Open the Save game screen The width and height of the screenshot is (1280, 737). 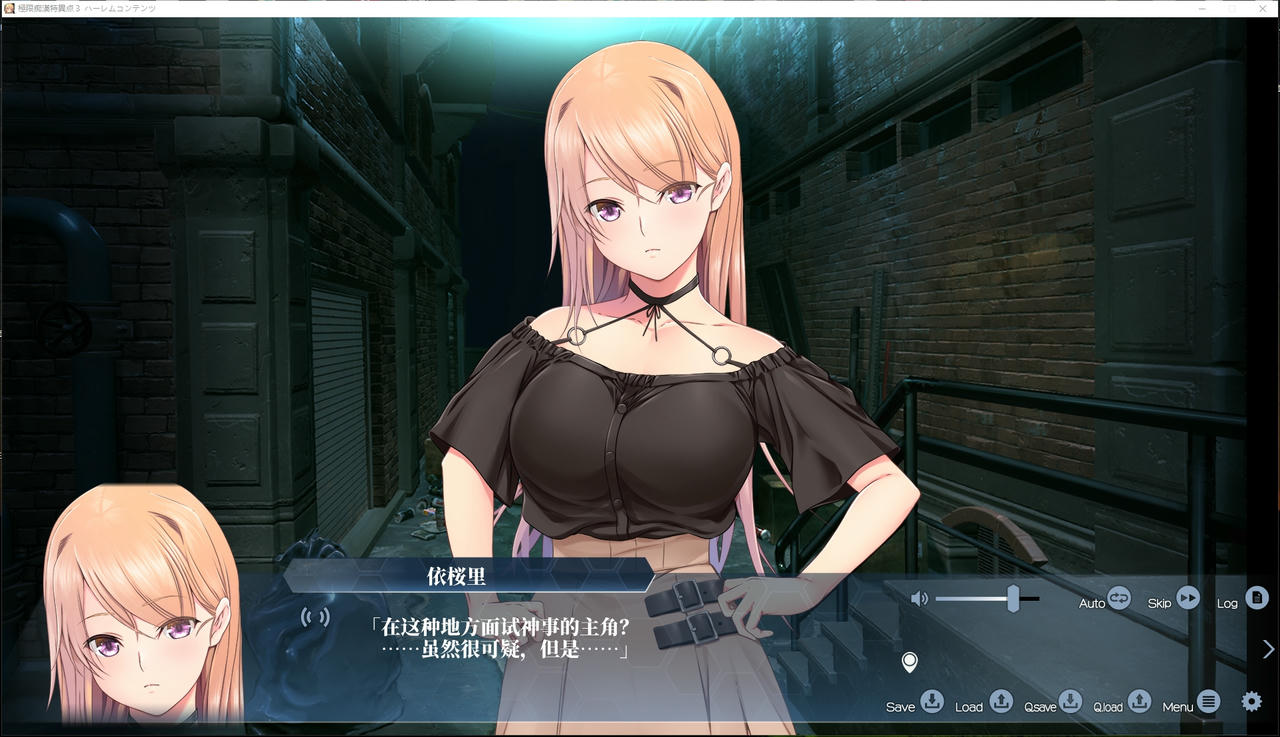[x=931, y=701]
